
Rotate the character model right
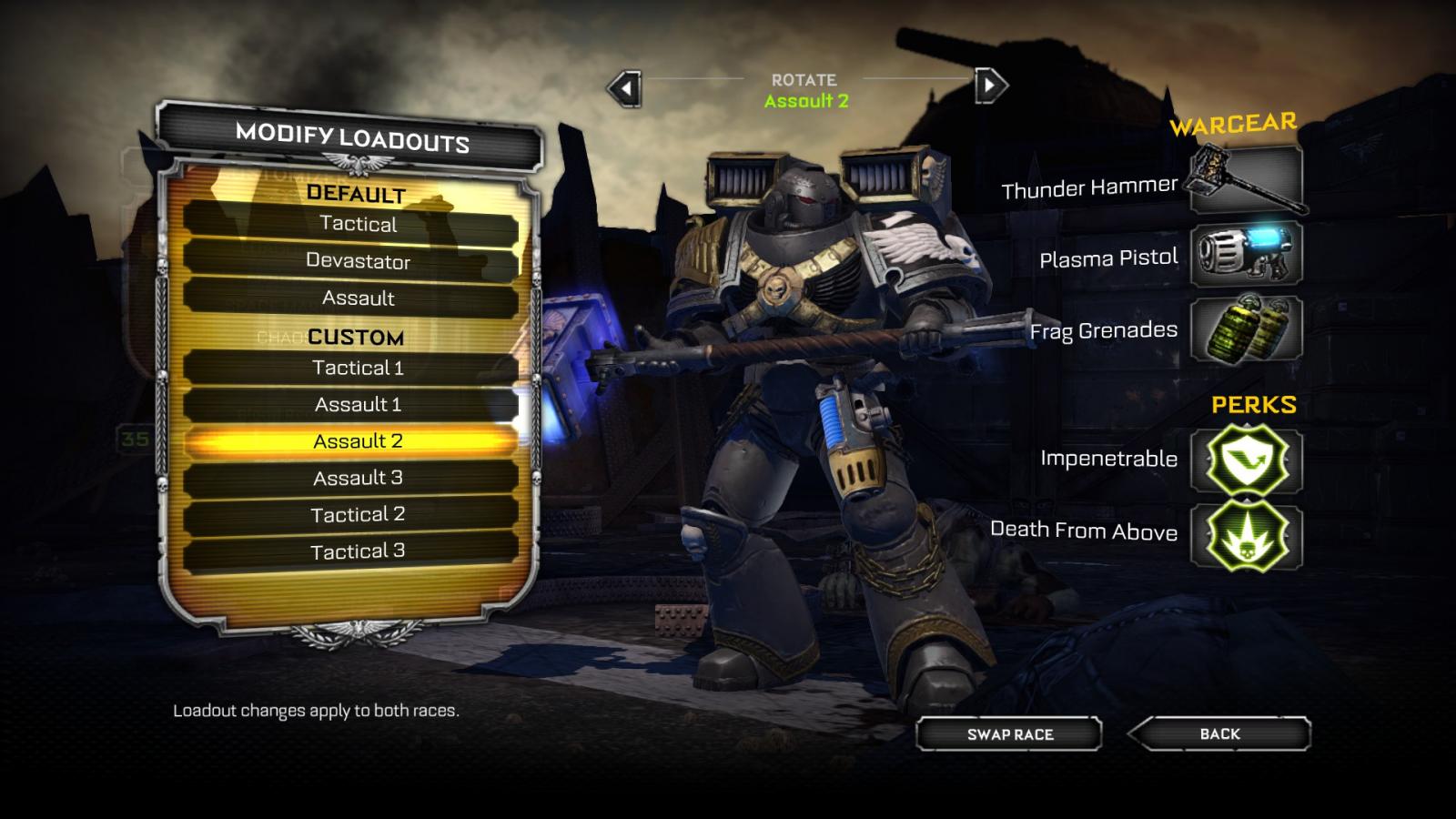point(990,86)
